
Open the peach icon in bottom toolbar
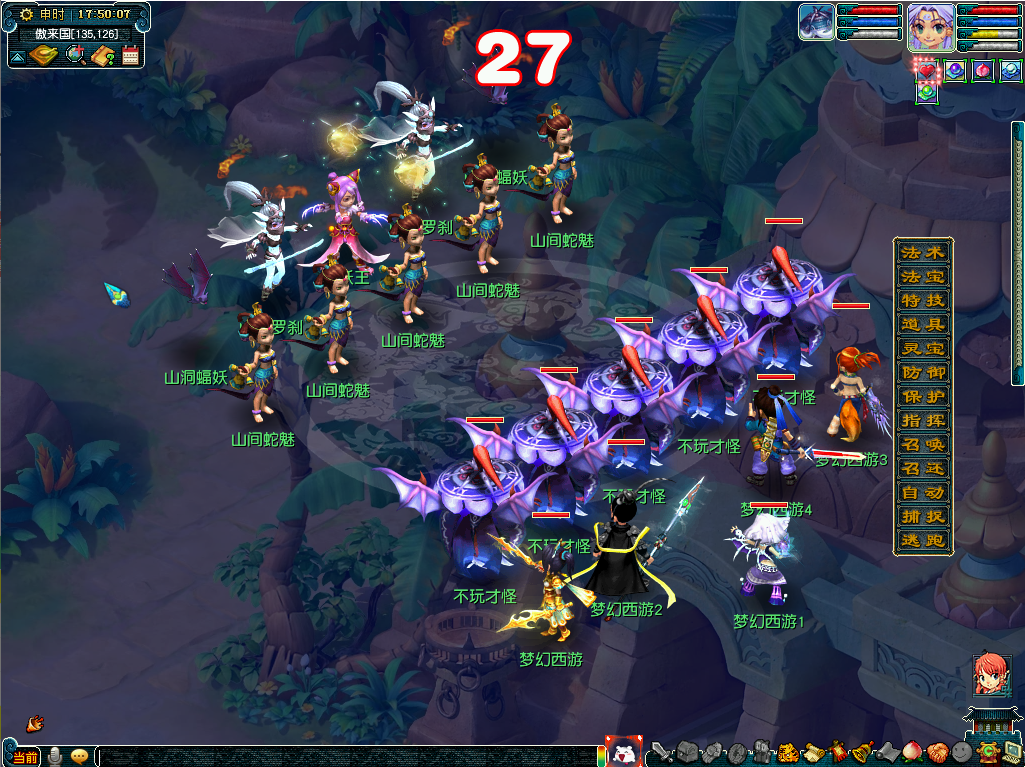click(912, 752)
